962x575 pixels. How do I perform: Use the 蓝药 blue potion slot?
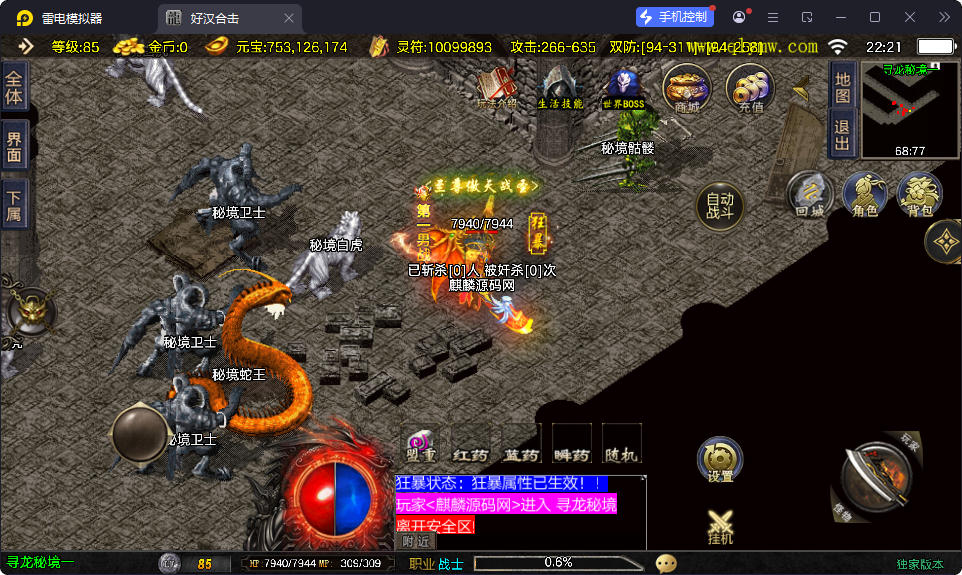521,444
